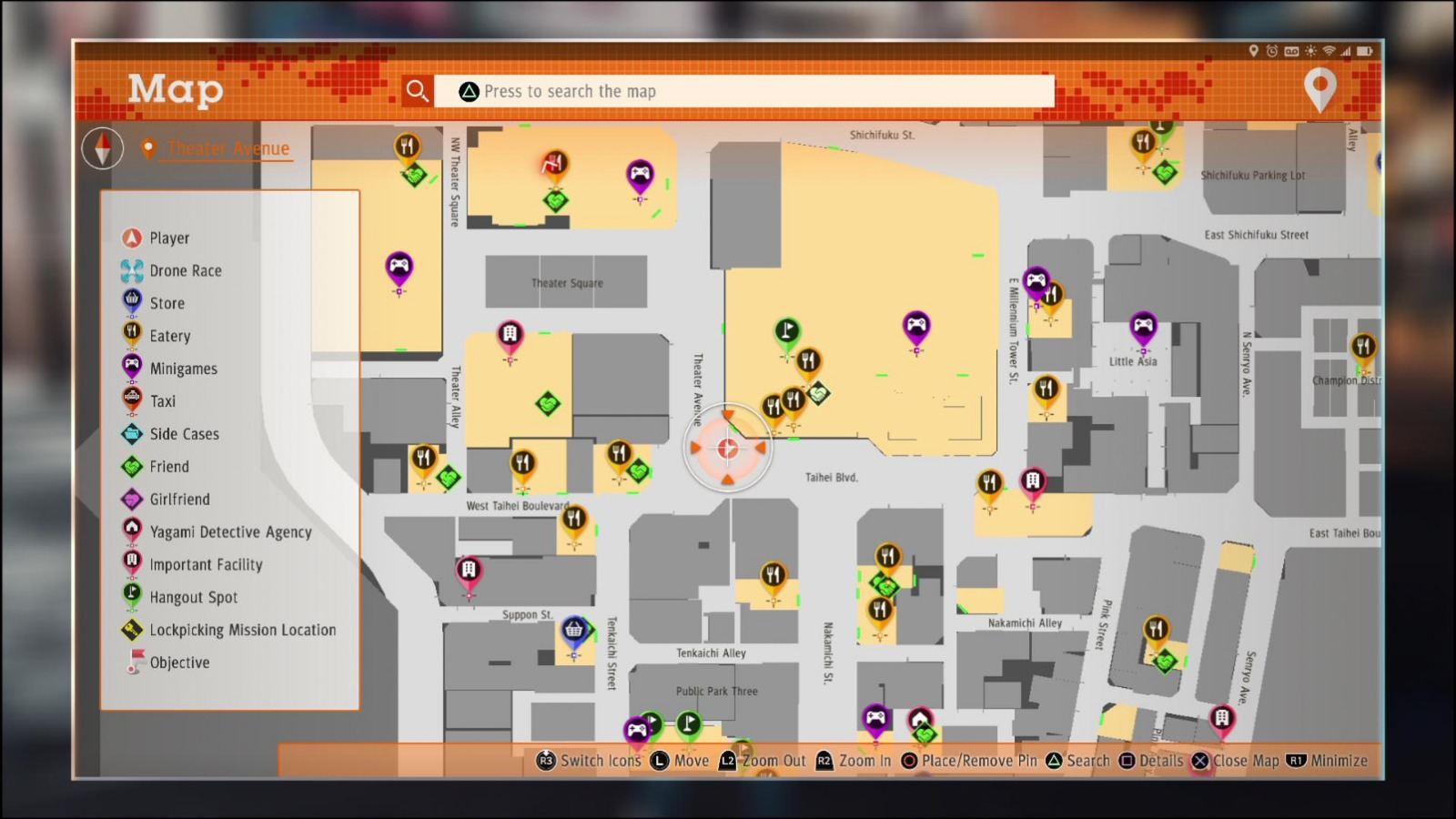Click the compass in the top left corner

point(102,147)
